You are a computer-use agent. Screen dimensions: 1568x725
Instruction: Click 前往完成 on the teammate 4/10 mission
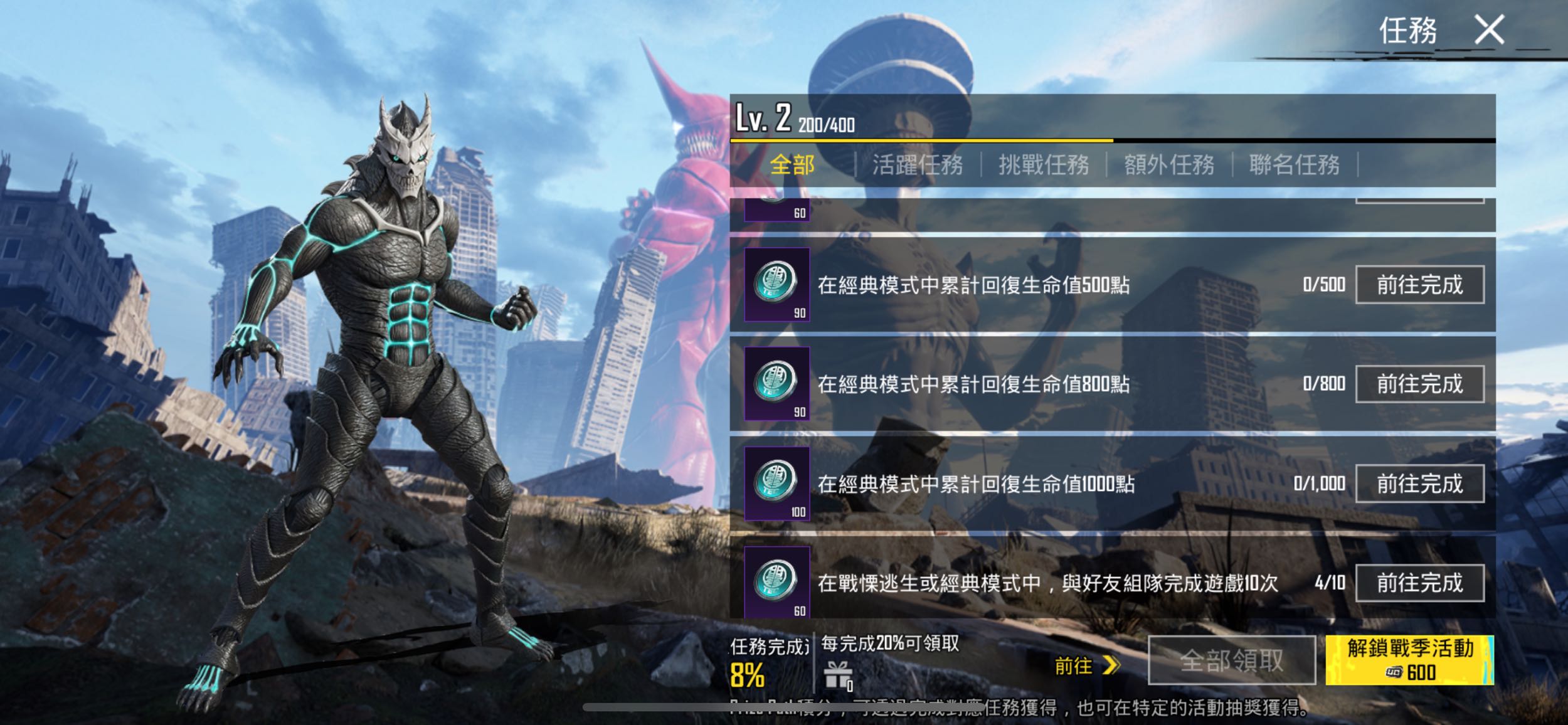tap(1421, 582)
